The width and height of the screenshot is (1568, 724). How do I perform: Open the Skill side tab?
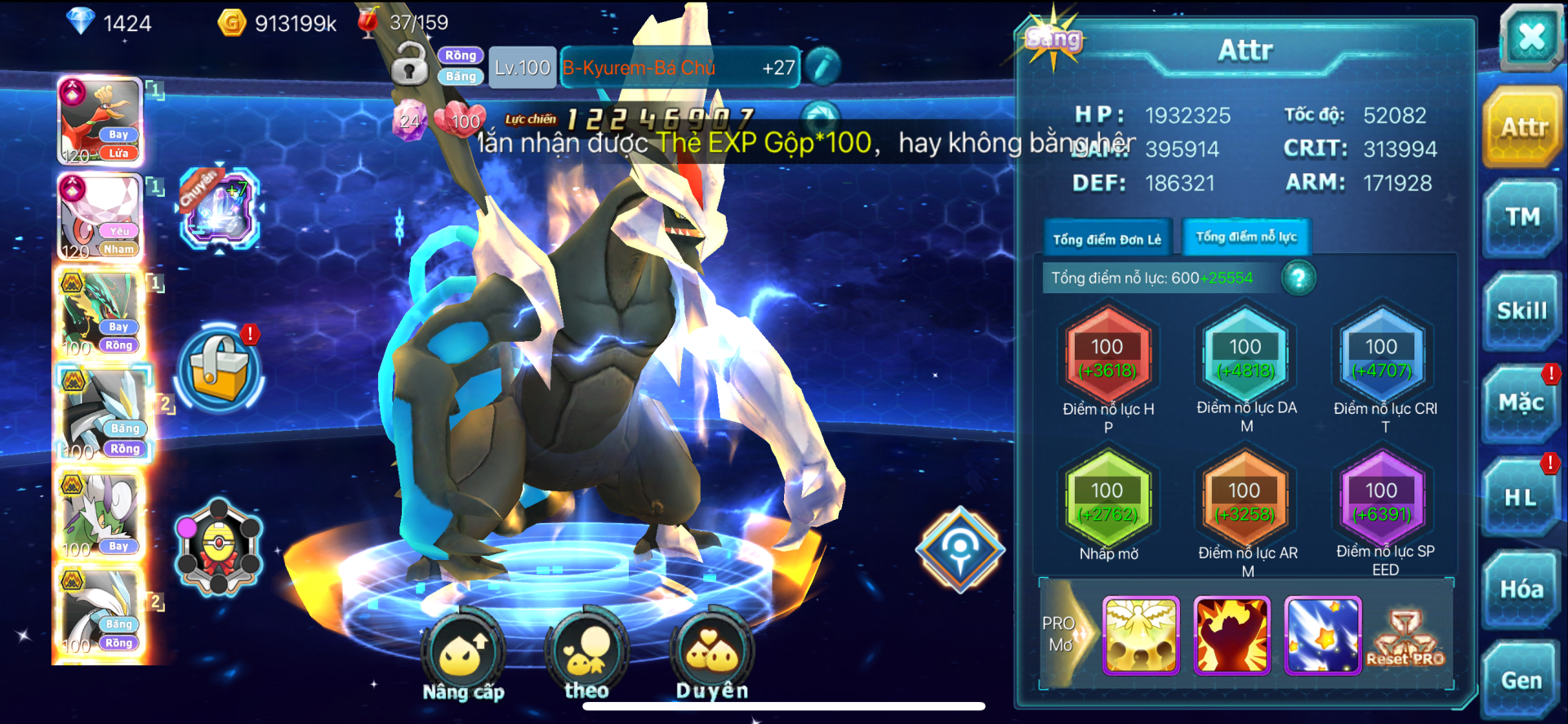click(1521, 312)
